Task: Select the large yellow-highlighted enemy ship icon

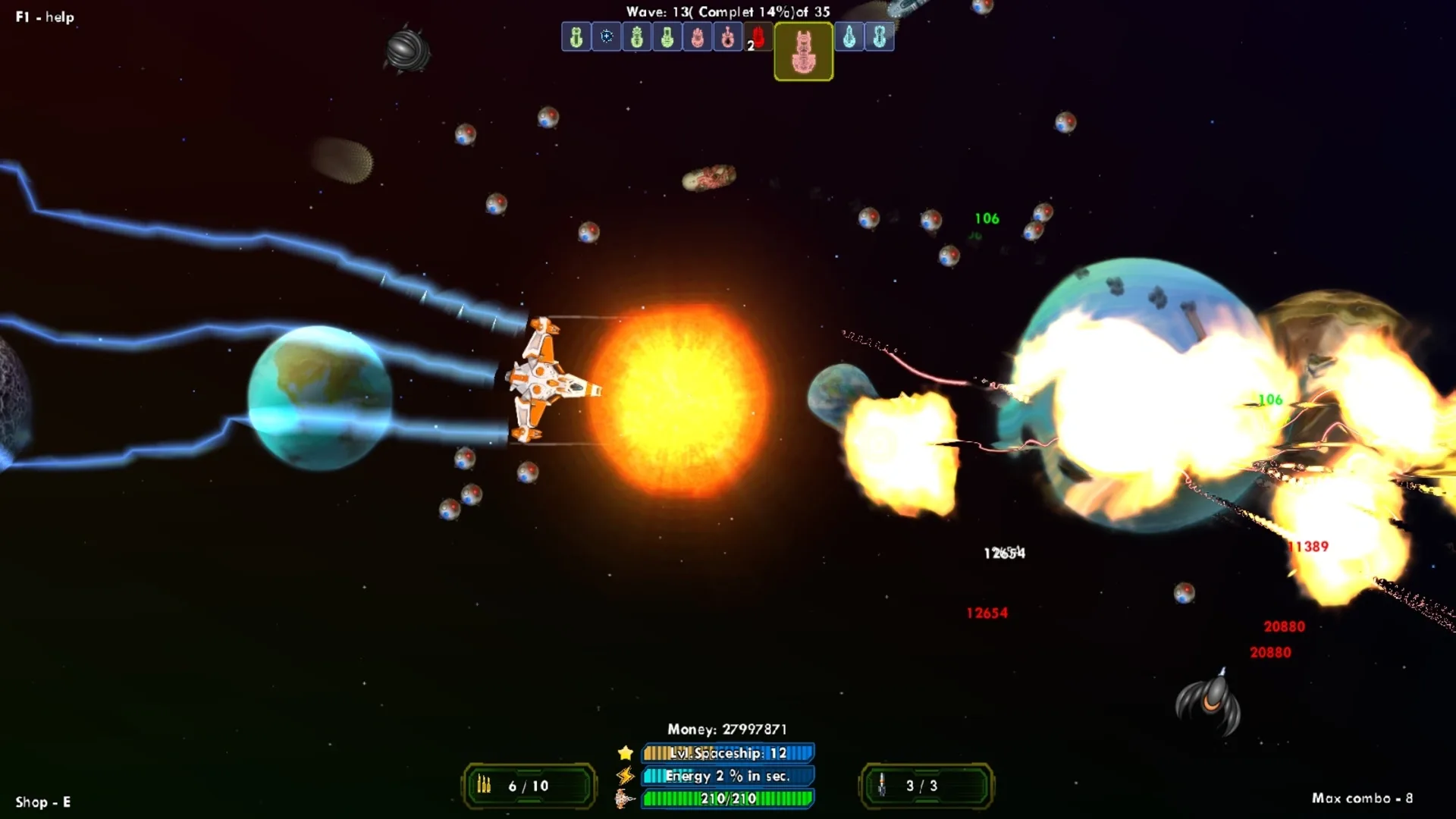Action: point(803,52)
